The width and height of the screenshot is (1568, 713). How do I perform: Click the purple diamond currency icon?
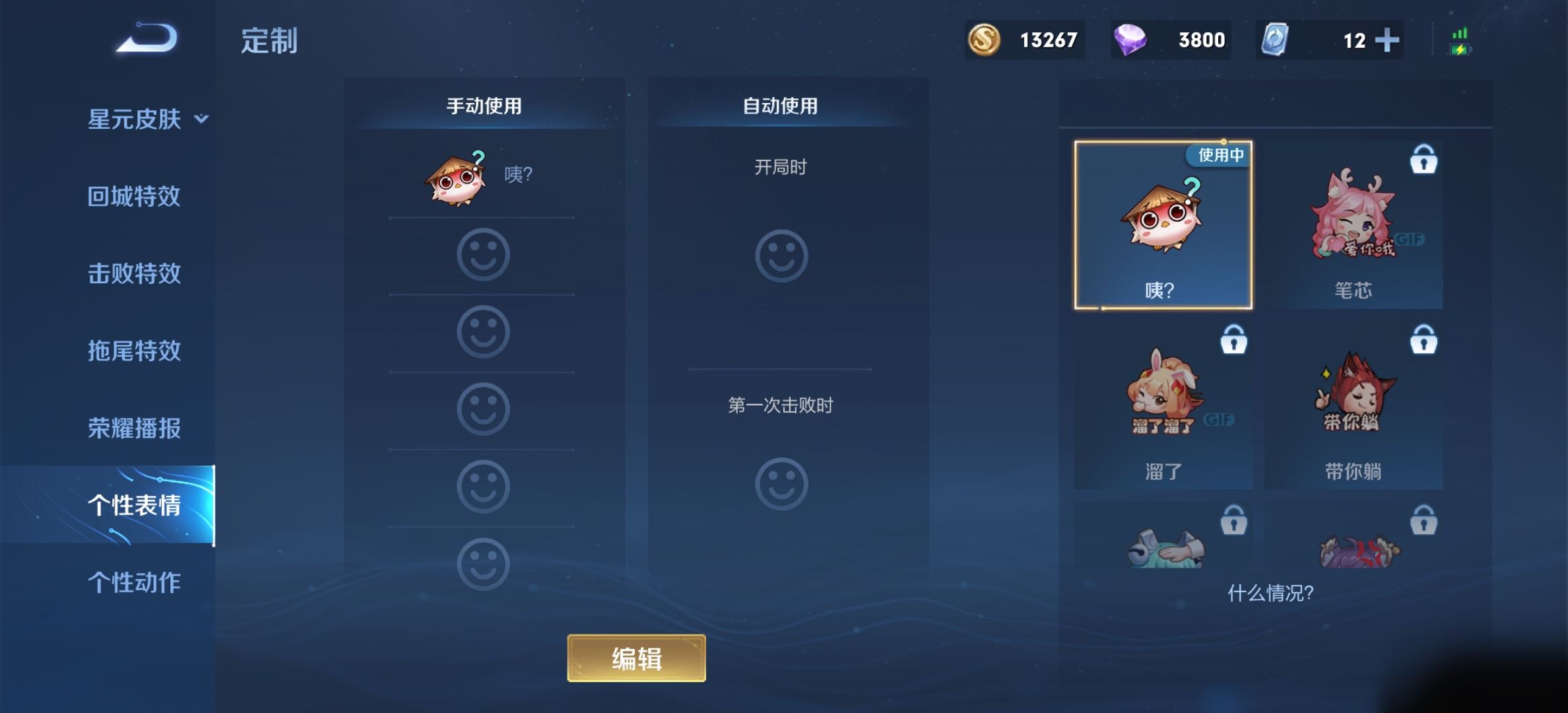pos(1130,40)
